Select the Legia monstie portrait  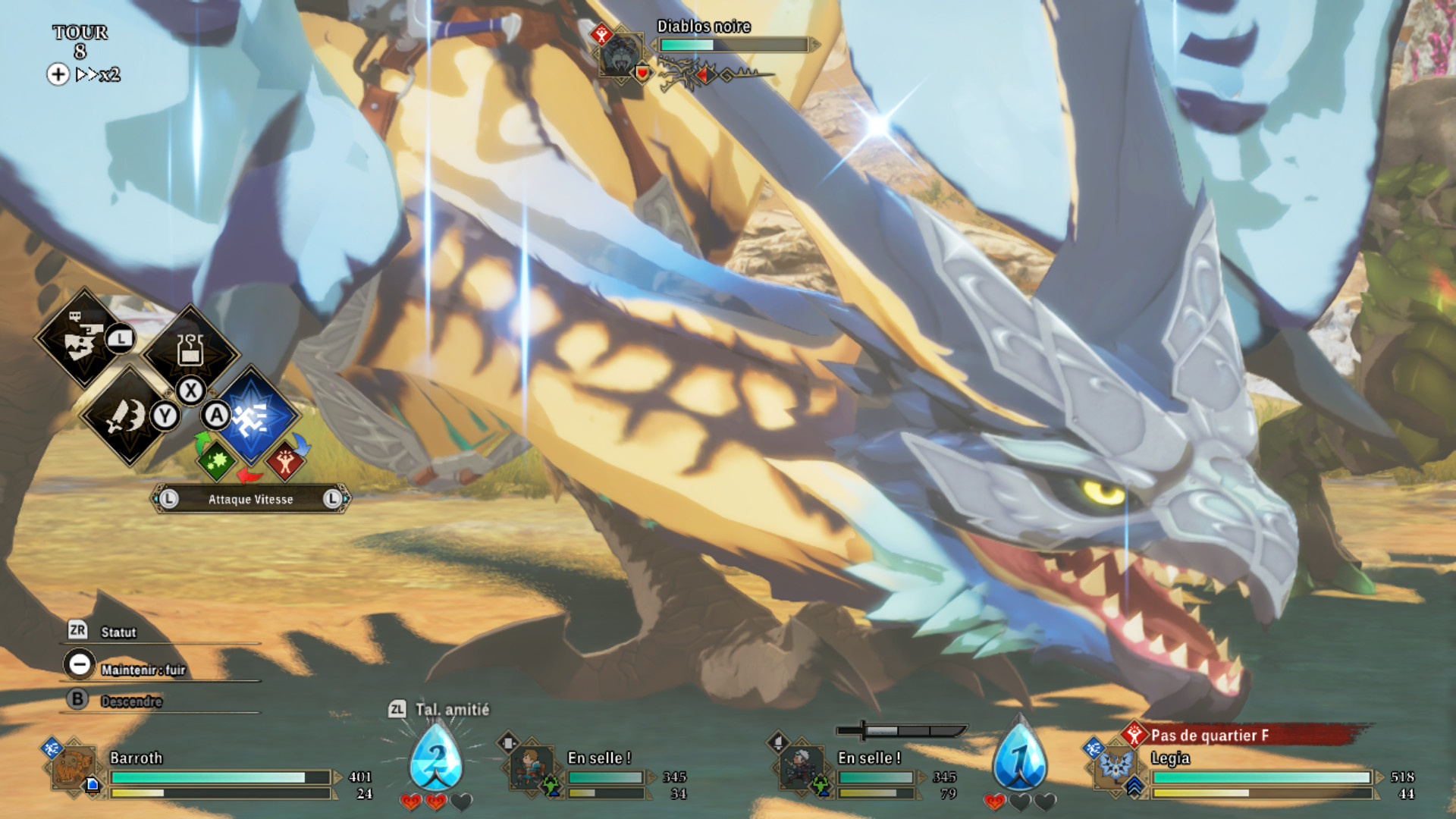[1116, 767]
